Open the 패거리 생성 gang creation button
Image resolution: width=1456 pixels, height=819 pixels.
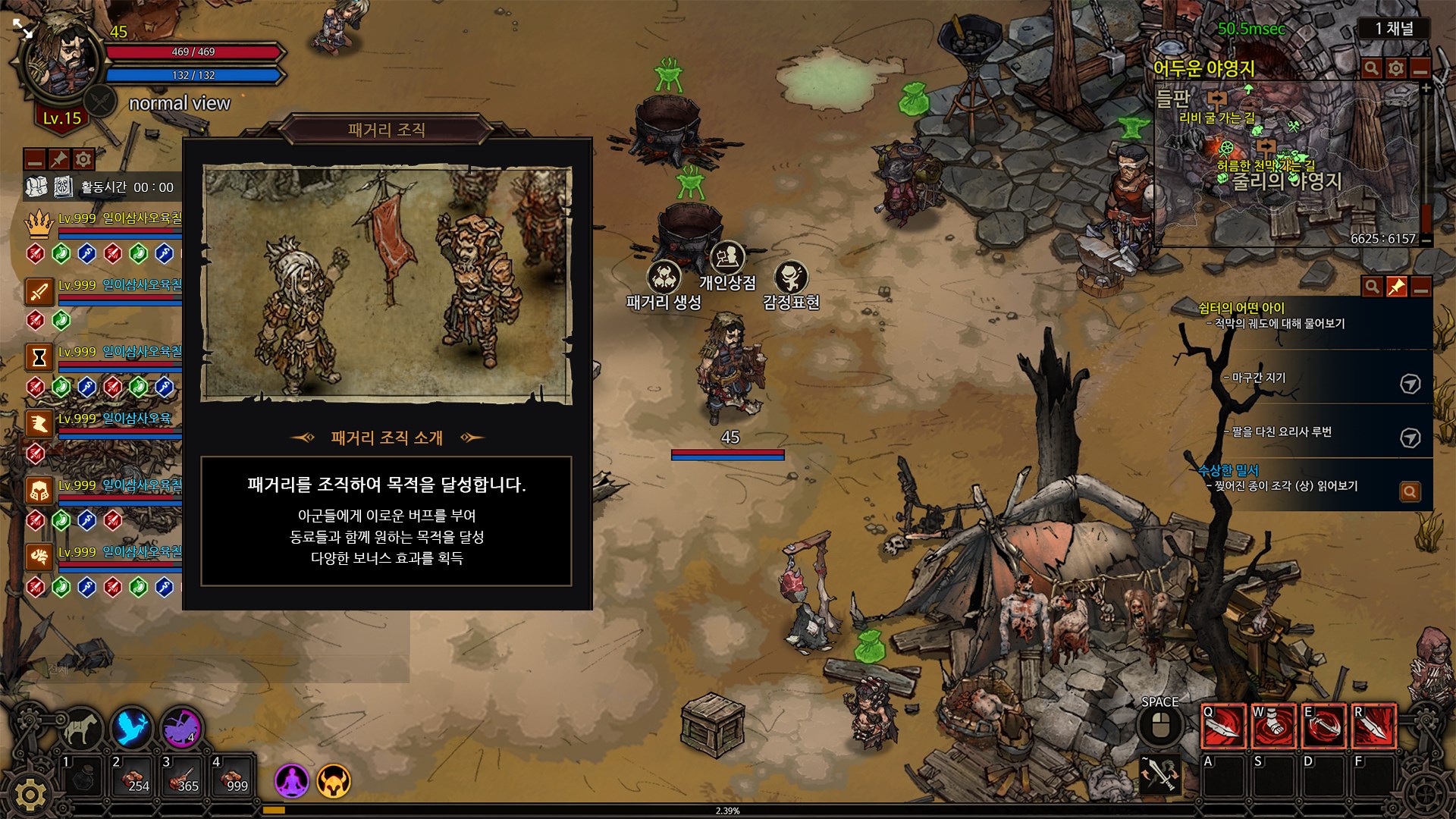click(664, 278)
